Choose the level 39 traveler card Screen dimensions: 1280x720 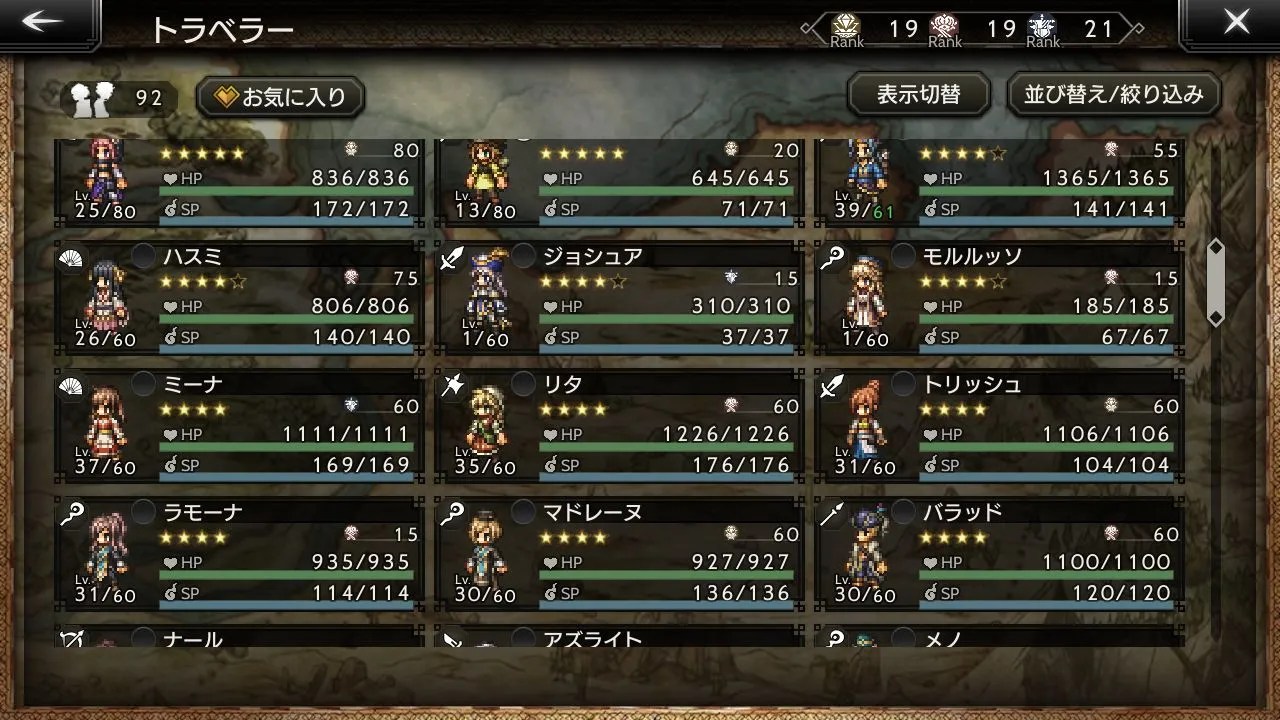pyautogui.click(x=998, y=182)
